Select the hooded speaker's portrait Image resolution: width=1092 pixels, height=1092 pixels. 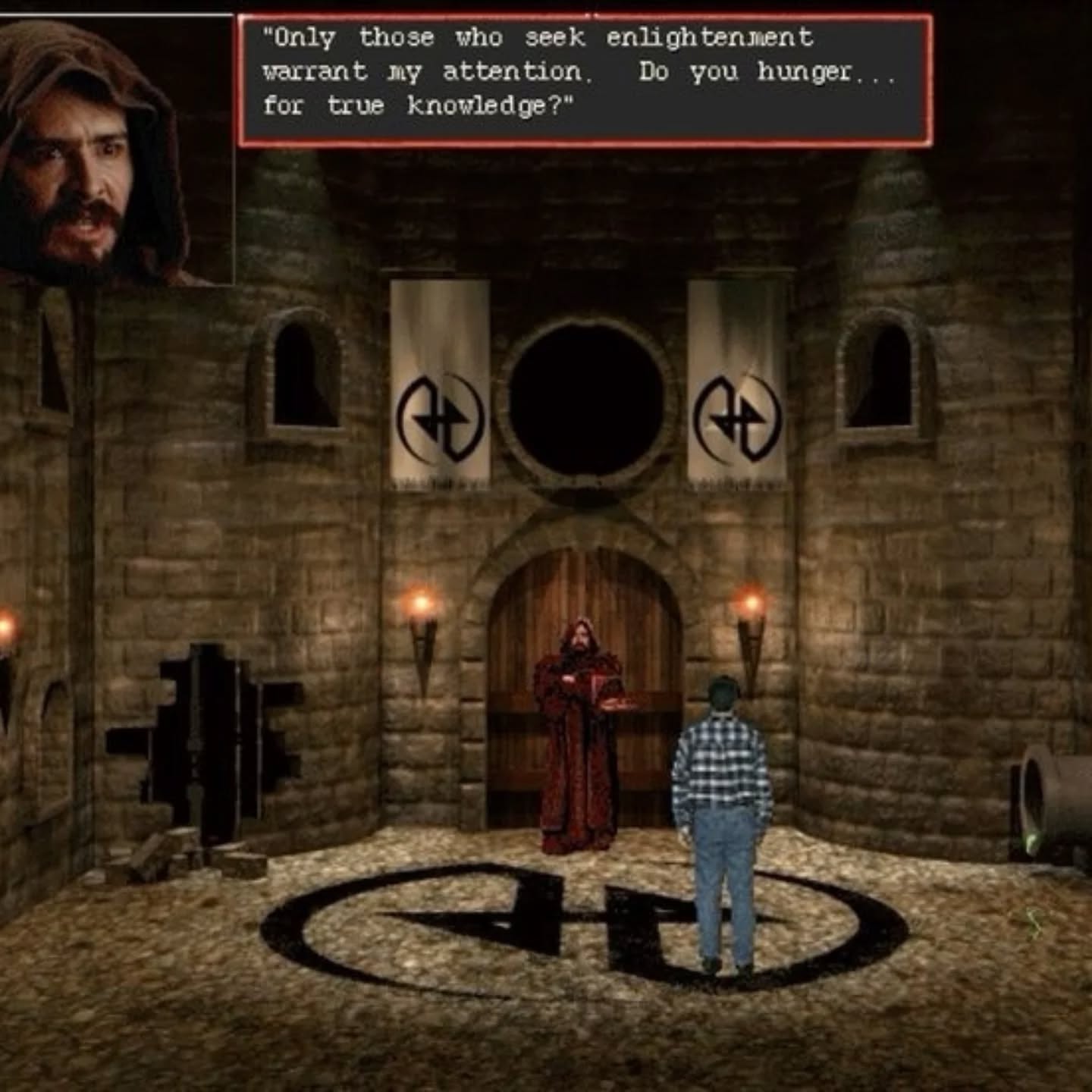tap(114, 150)
